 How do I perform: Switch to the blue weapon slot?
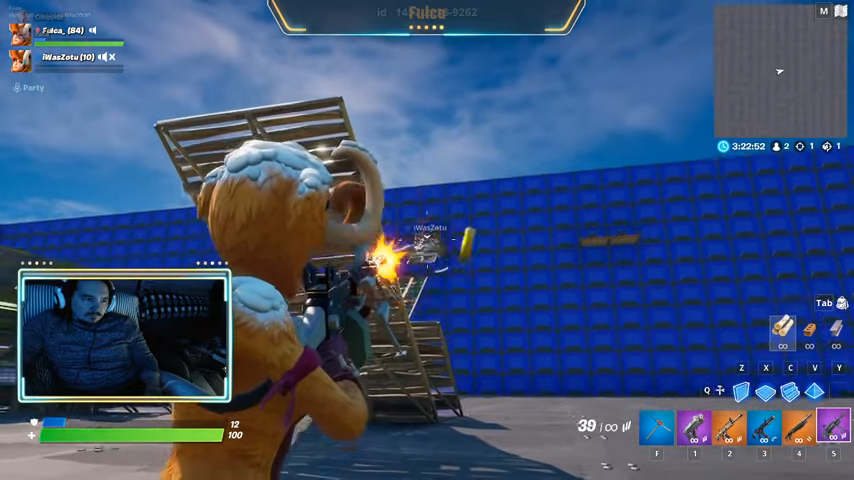tap(763, 427)
